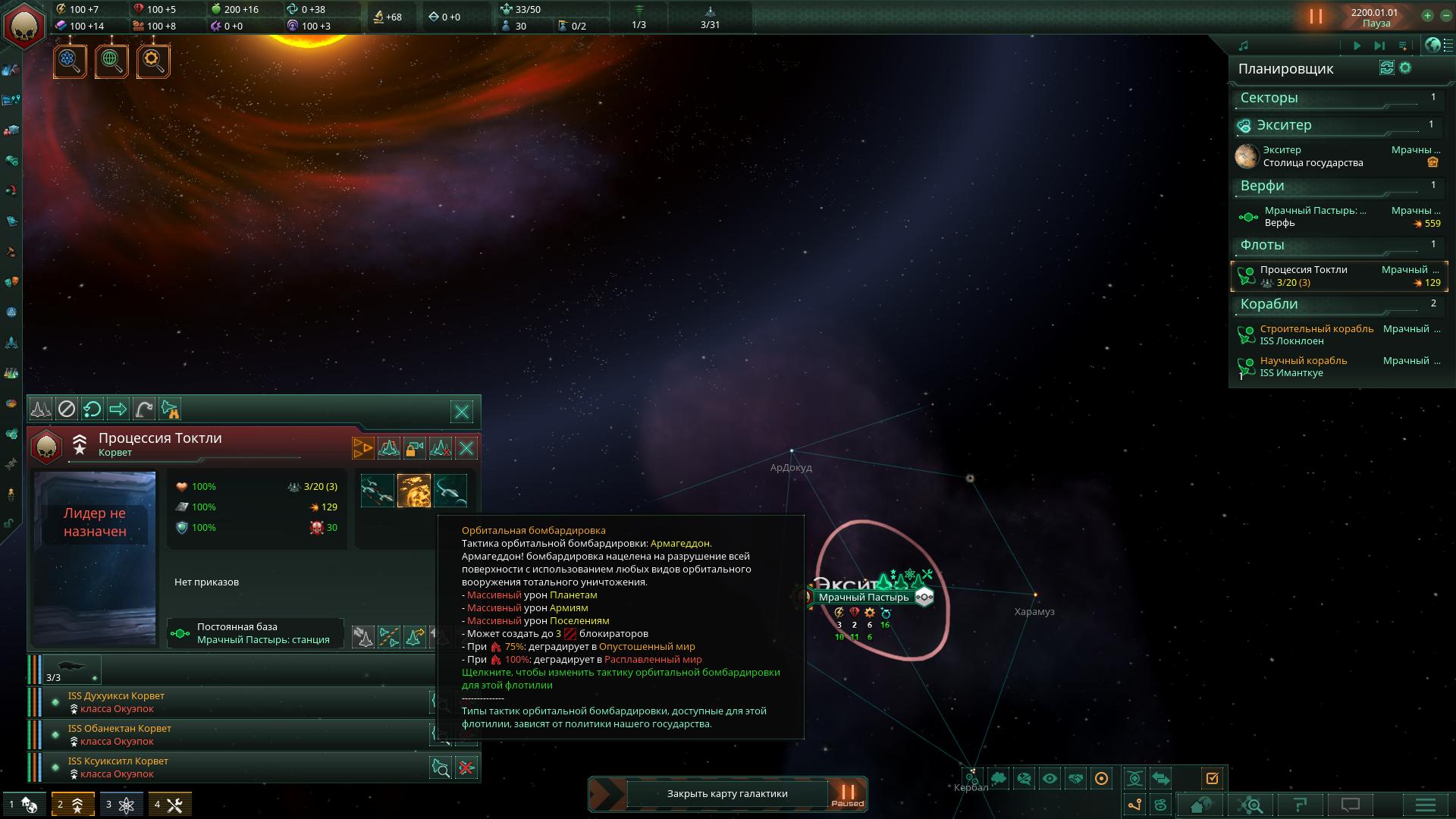1456x819 pixels.
Task: Issue the stop order crossed-circle button
Action: tap(67, 409)
